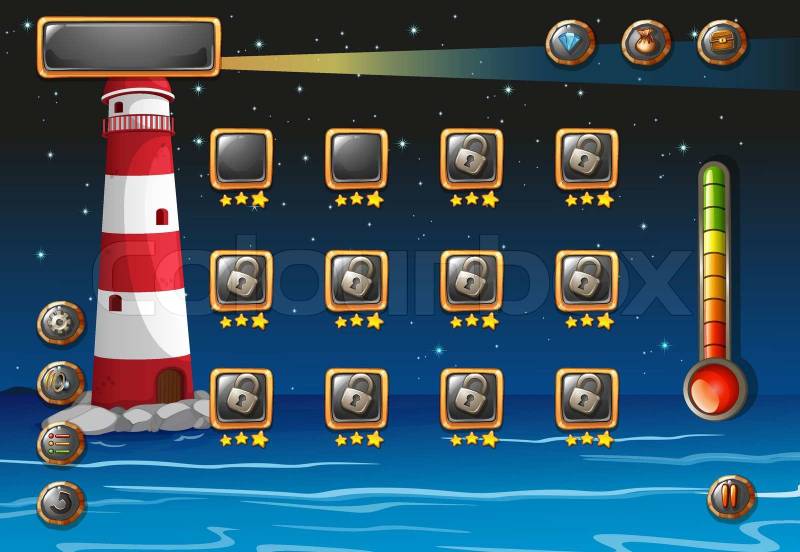This screenshot has width=800, height=552.
Task: Click the money bag icon
Action: [x=646, y=43]
